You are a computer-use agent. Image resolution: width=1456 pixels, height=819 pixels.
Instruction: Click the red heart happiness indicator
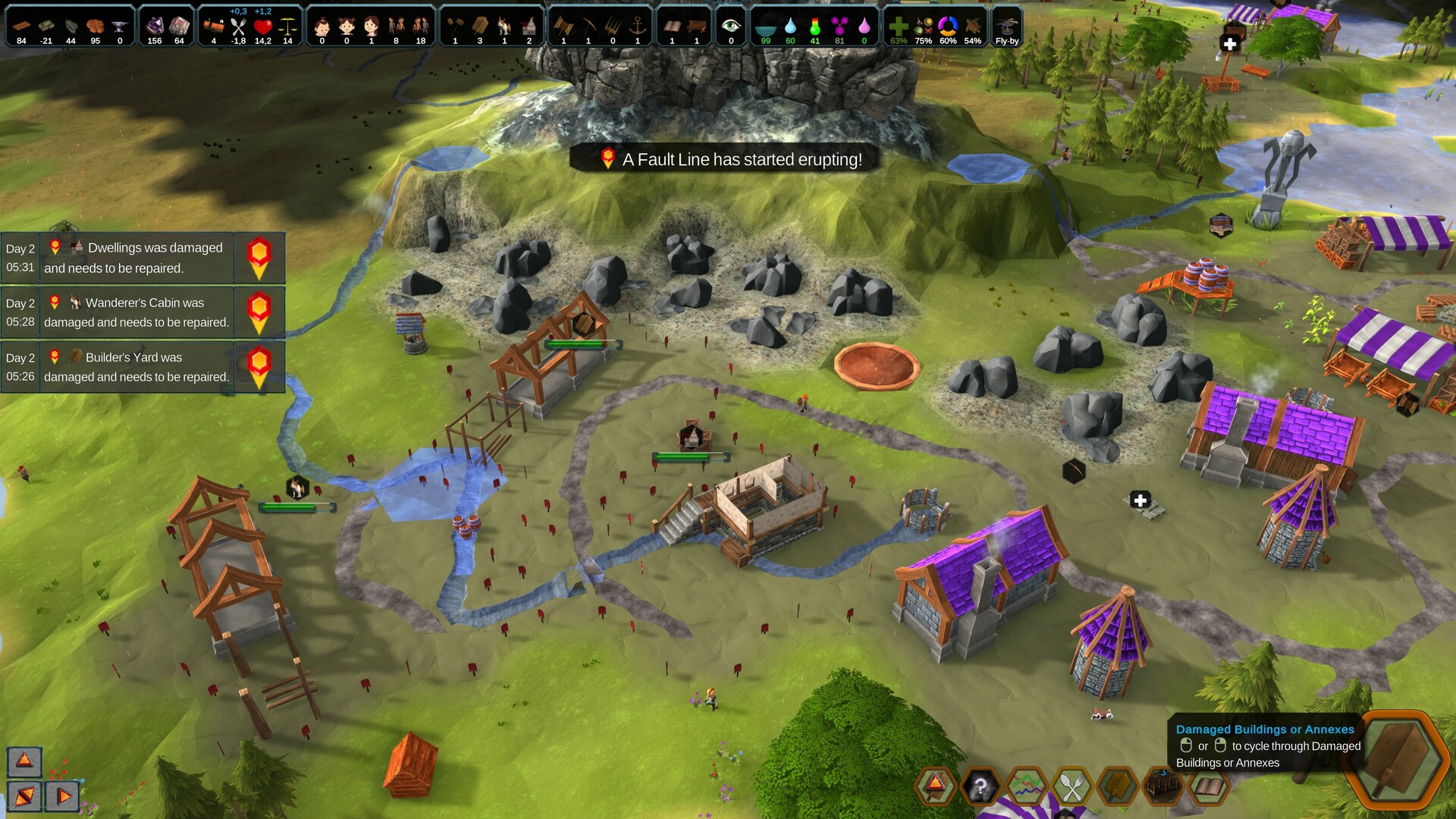coord(262,27)
